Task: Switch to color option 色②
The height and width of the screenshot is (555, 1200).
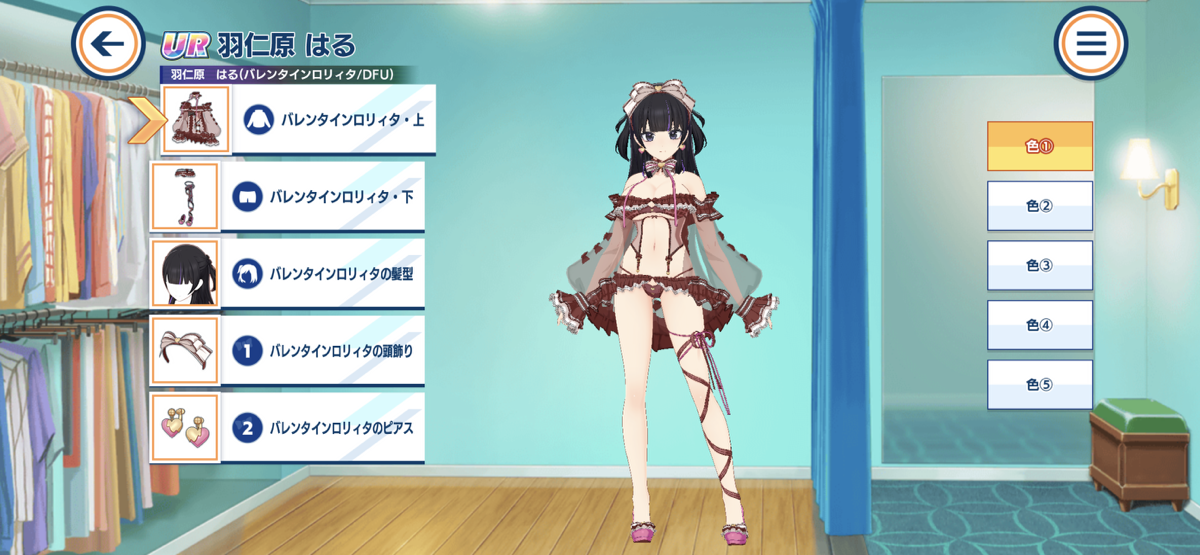Action: tap(1039, 206)
